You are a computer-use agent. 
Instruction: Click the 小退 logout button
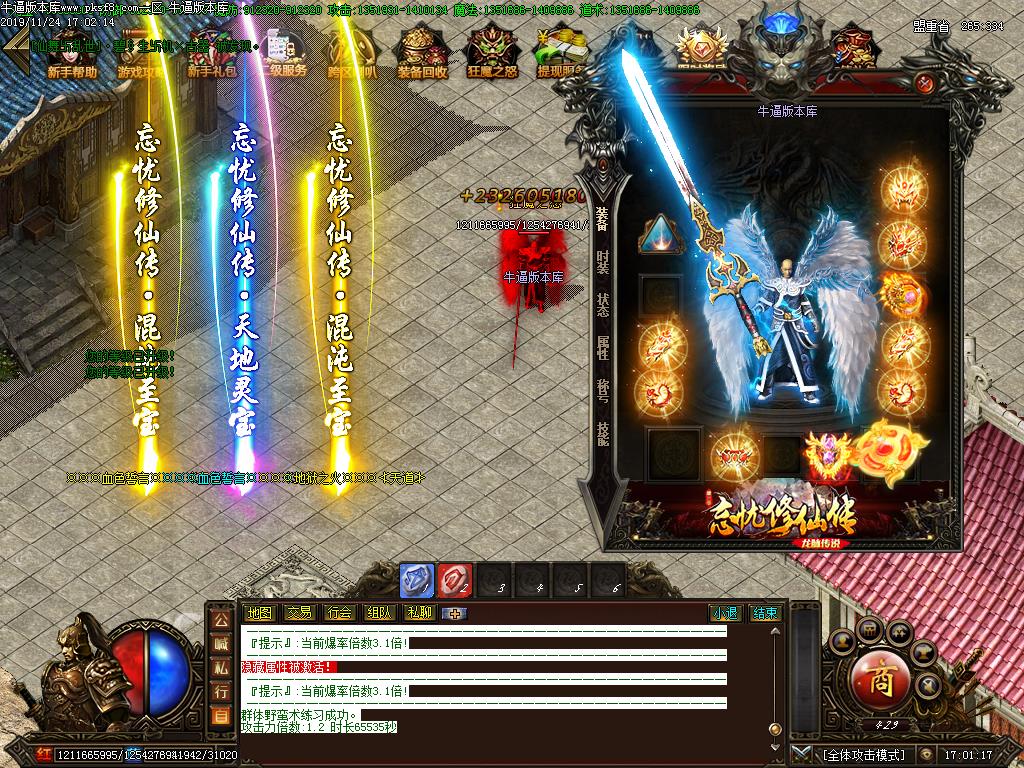725,613
